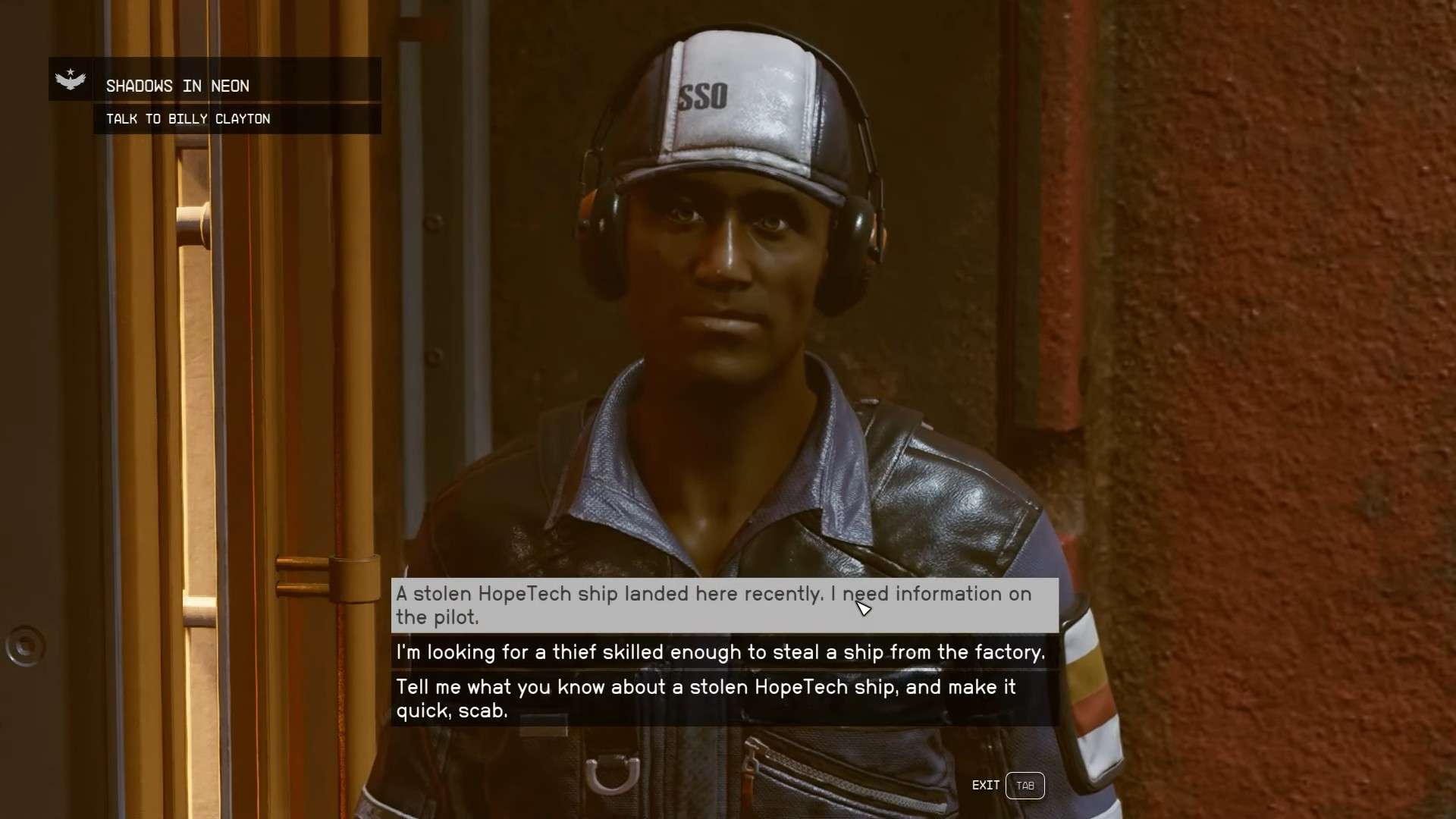Viewport: 1456px width, 819px height.
Task: Open the Shadows in Neon quest tracker
Action: point(177,86)
